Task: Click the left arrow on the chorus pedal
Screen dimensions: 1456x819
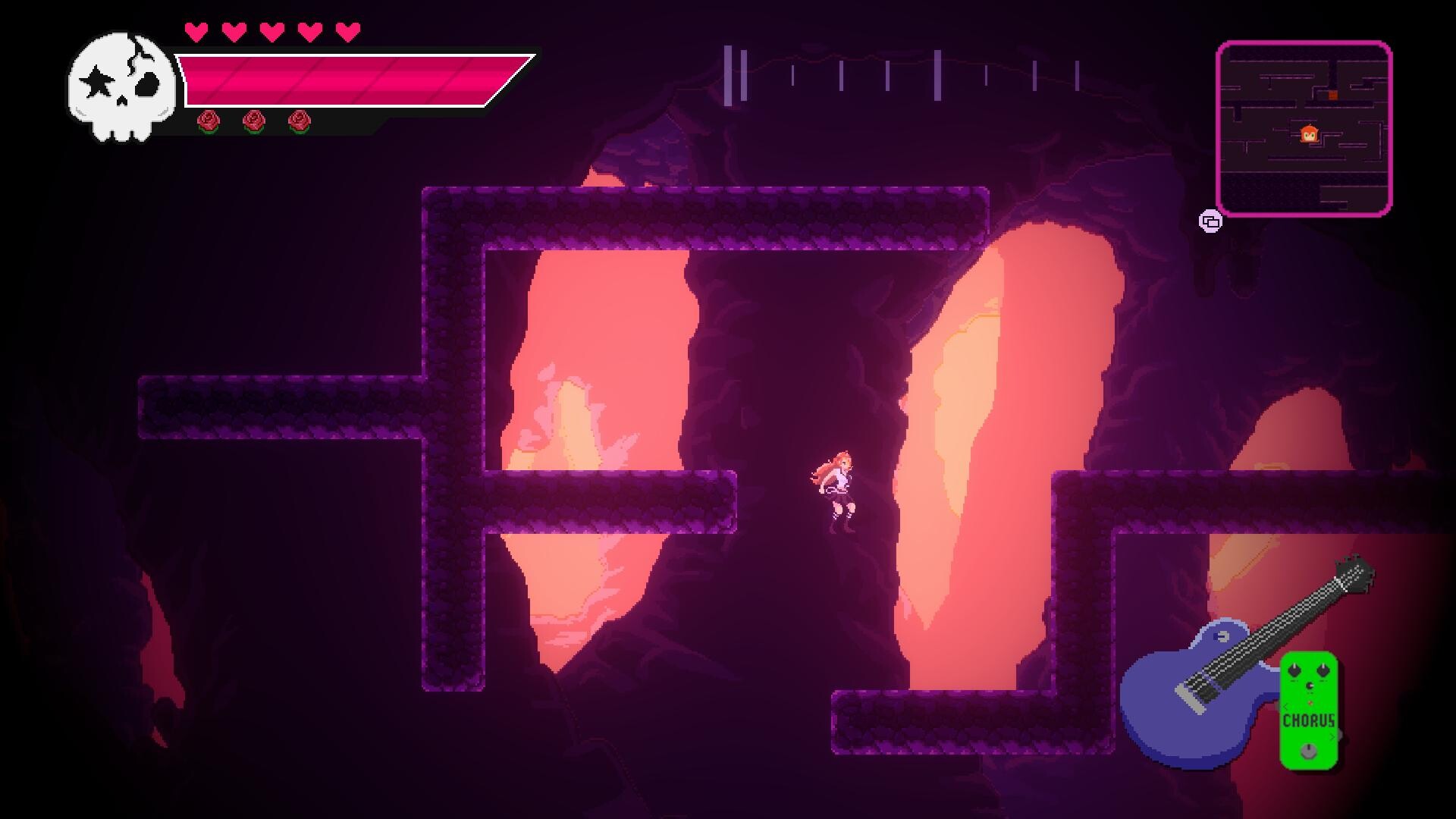Action: (x=1285, y=707)
